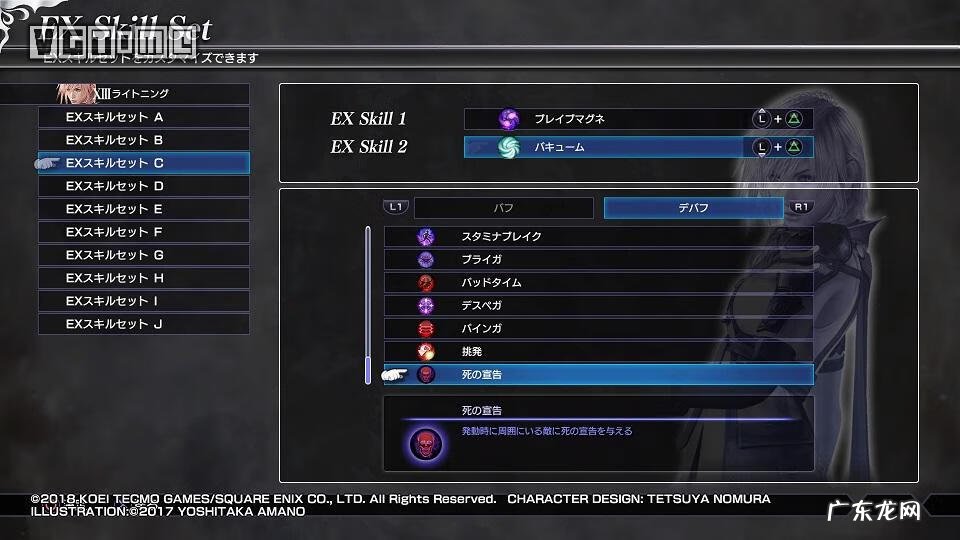Viewport: 960px width, 540px height.
Task: Select the バッドタイム skill
Action: click(598, 283)
